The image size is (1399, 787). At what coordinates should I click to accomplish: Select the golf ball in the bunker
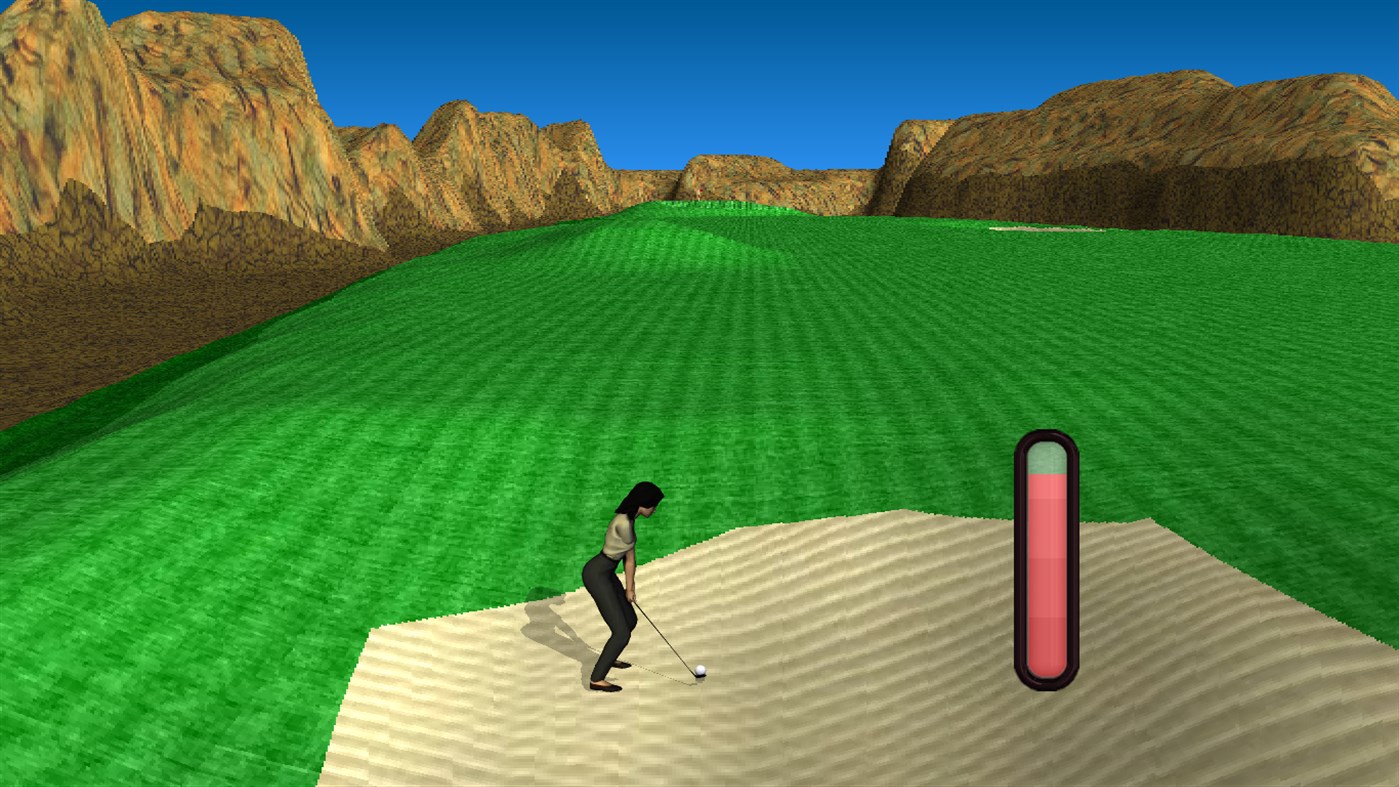point(700,671)
